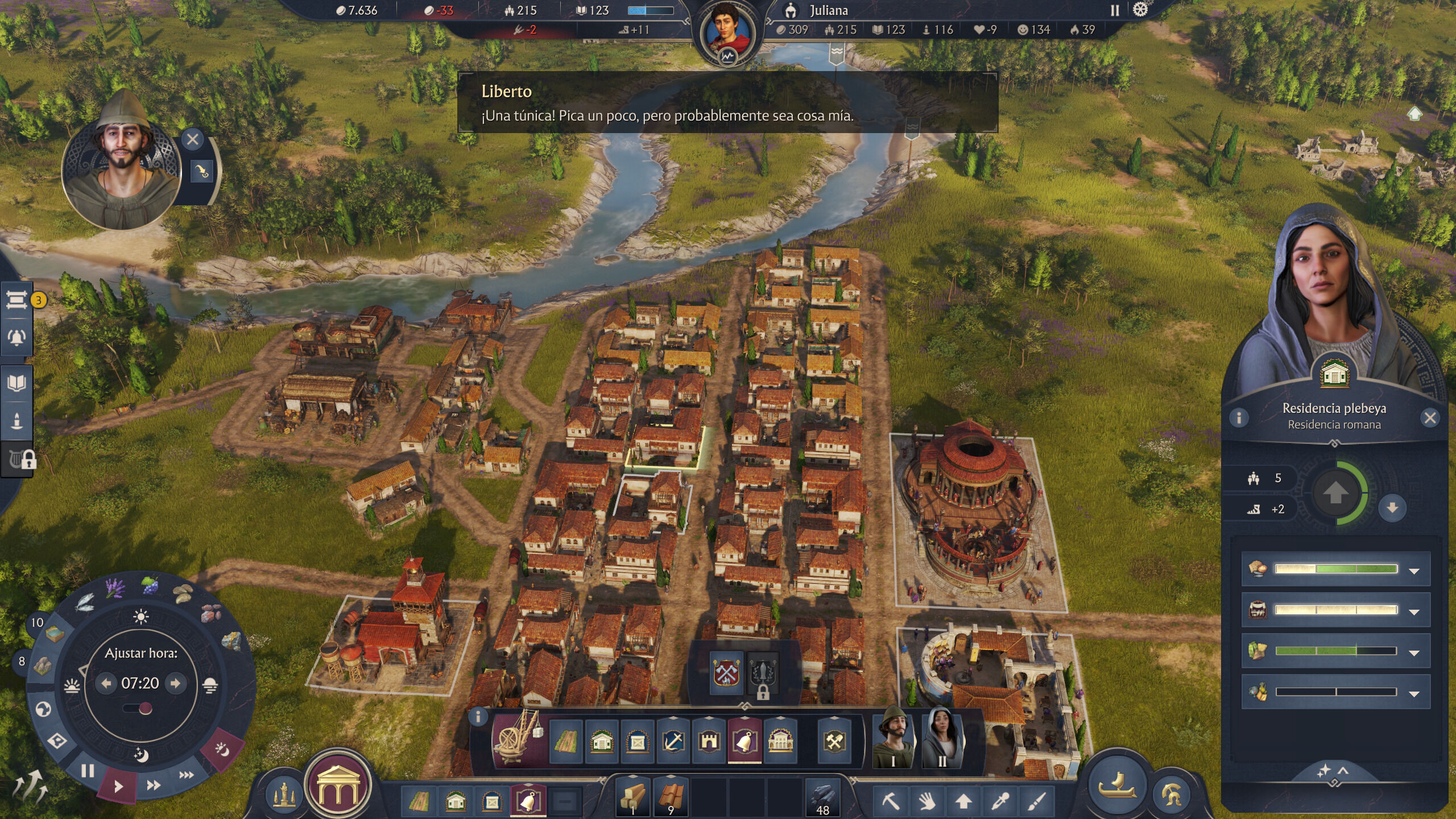
Task: Show info for Residencia plebeya
Action: [1239, 418]
